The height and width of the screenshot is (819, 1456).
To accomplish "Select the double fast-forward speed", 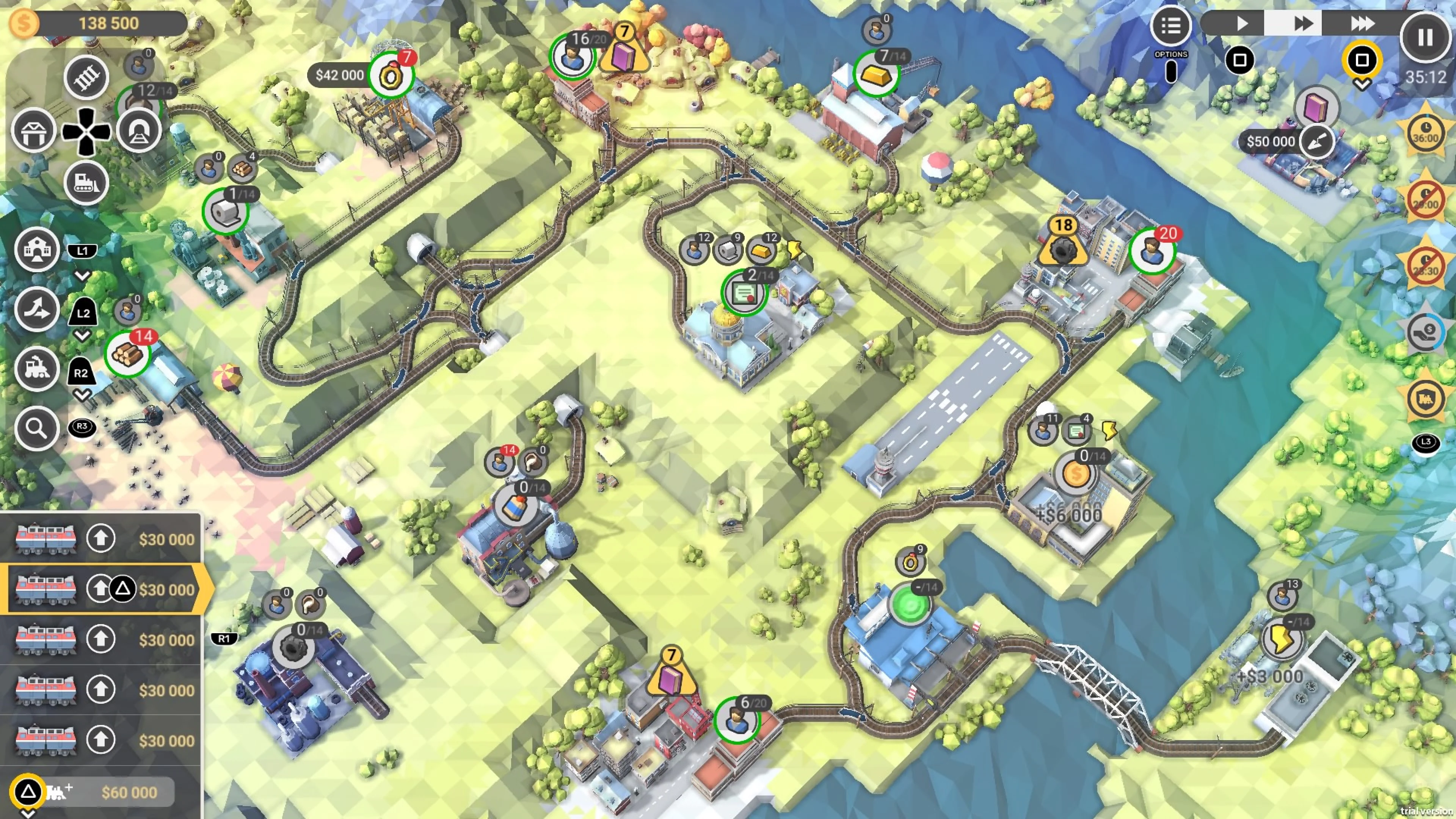I will tap(1302, 24).
